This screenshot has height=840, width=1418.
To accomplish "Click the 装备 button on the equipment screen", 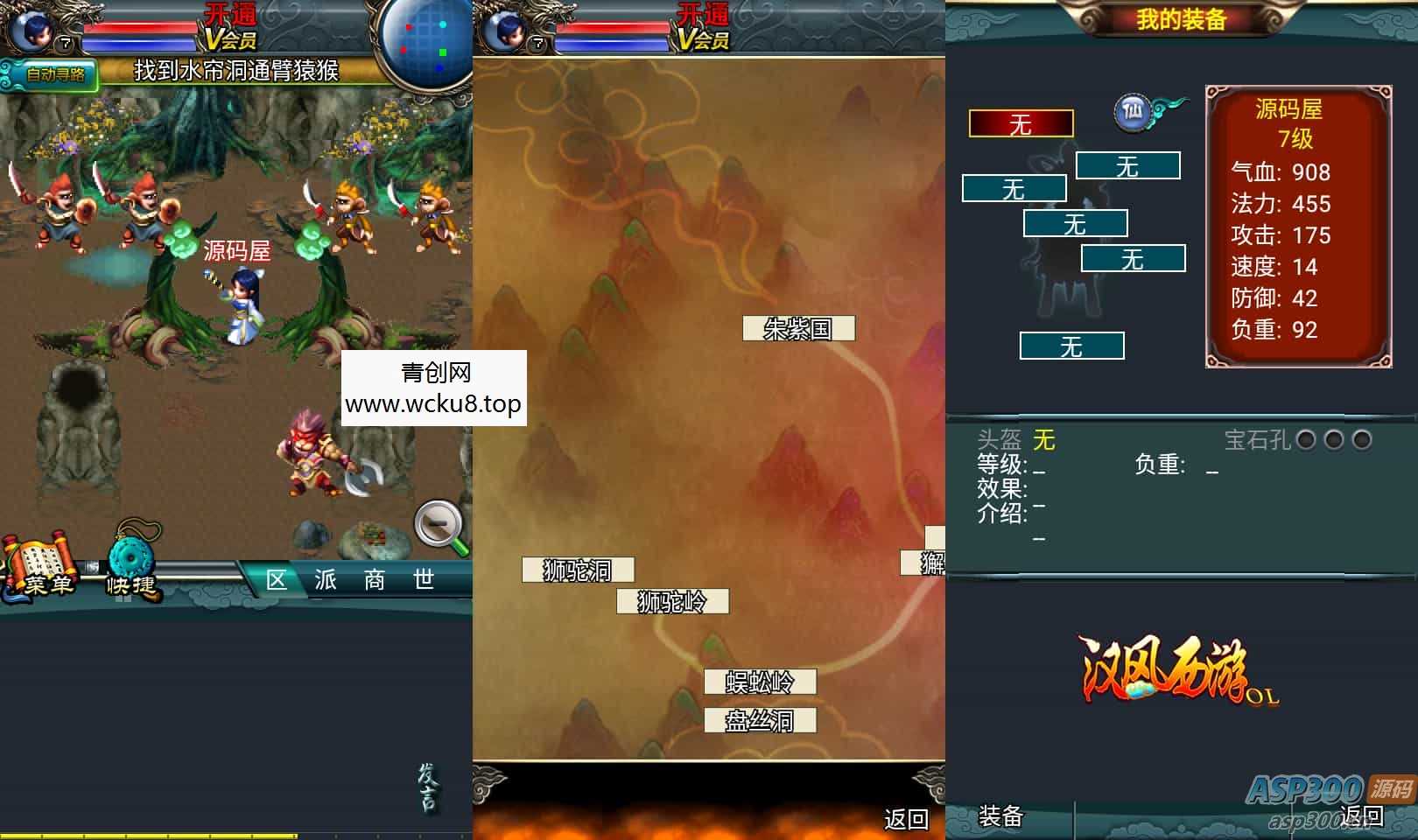I will [x=1000, y=816].
